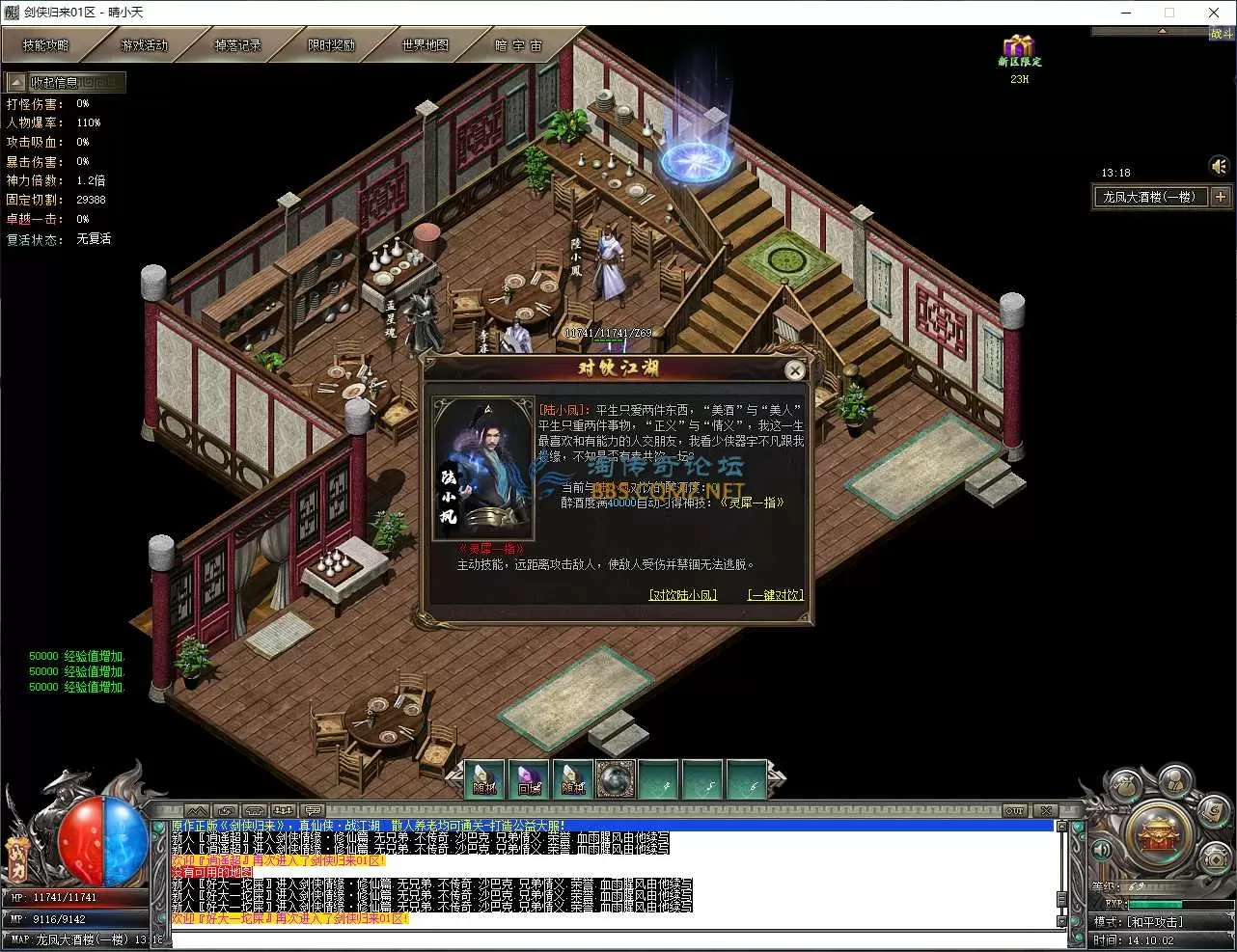Show the 世界地图 world map
This screenshot has width=1237, height=952.
pos(425,45)
